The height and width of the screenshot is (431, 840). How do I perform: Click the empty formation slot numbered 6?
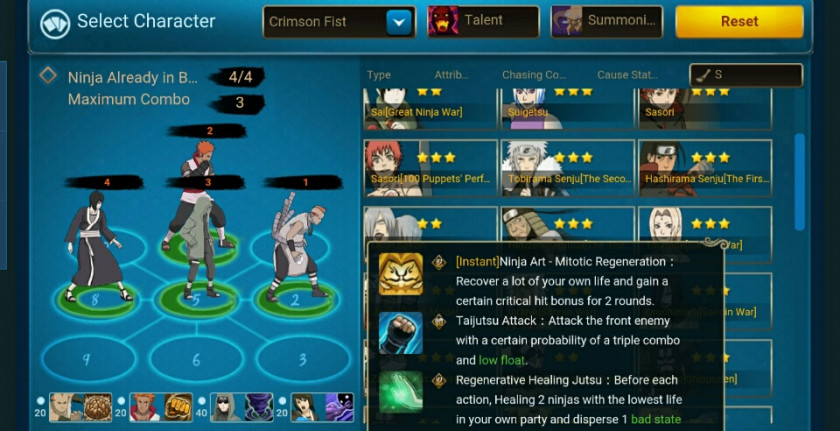tap(196, 358)
